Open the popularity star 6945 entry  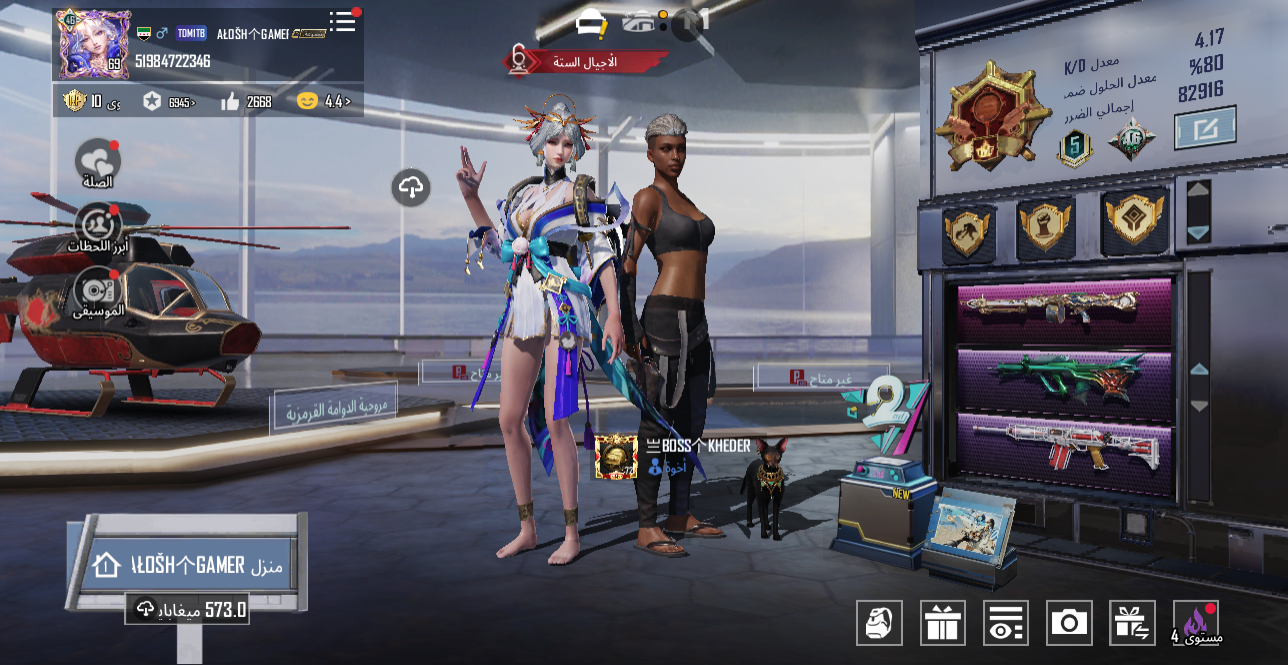coord(168,101)
